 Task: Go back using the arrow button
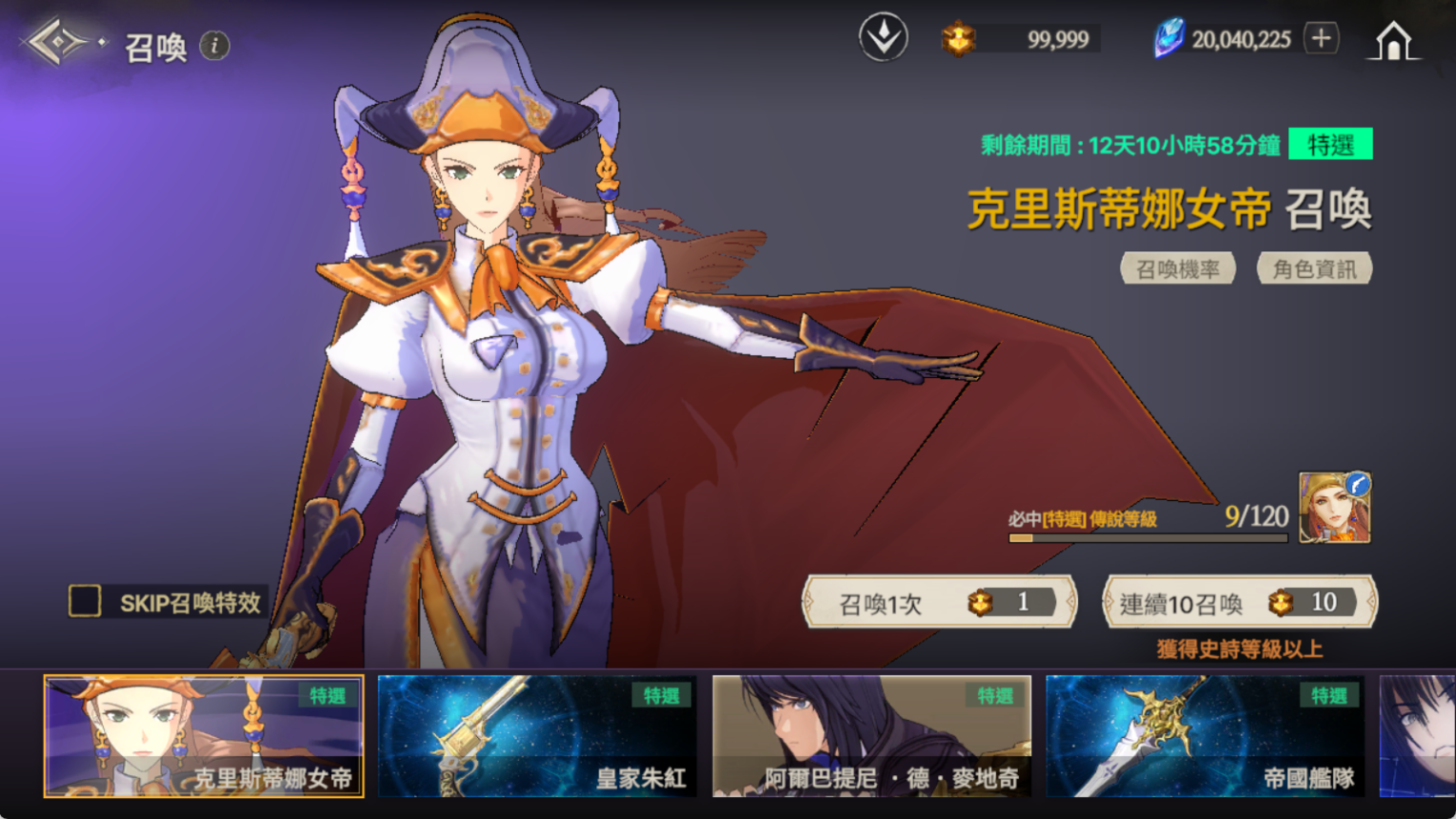[x=59, y=43]
